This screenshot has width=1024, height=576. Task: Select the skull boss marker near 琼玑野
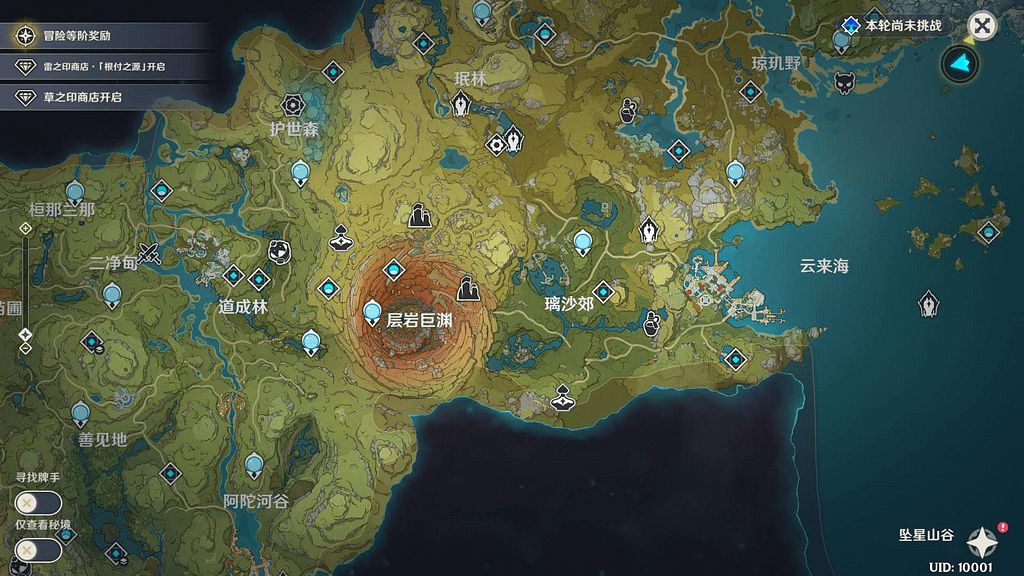844,82
